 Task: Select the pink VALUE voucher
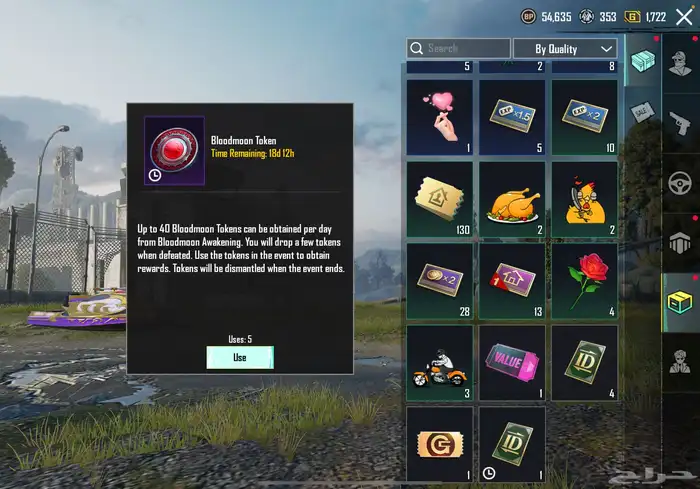tap(512, 363)
